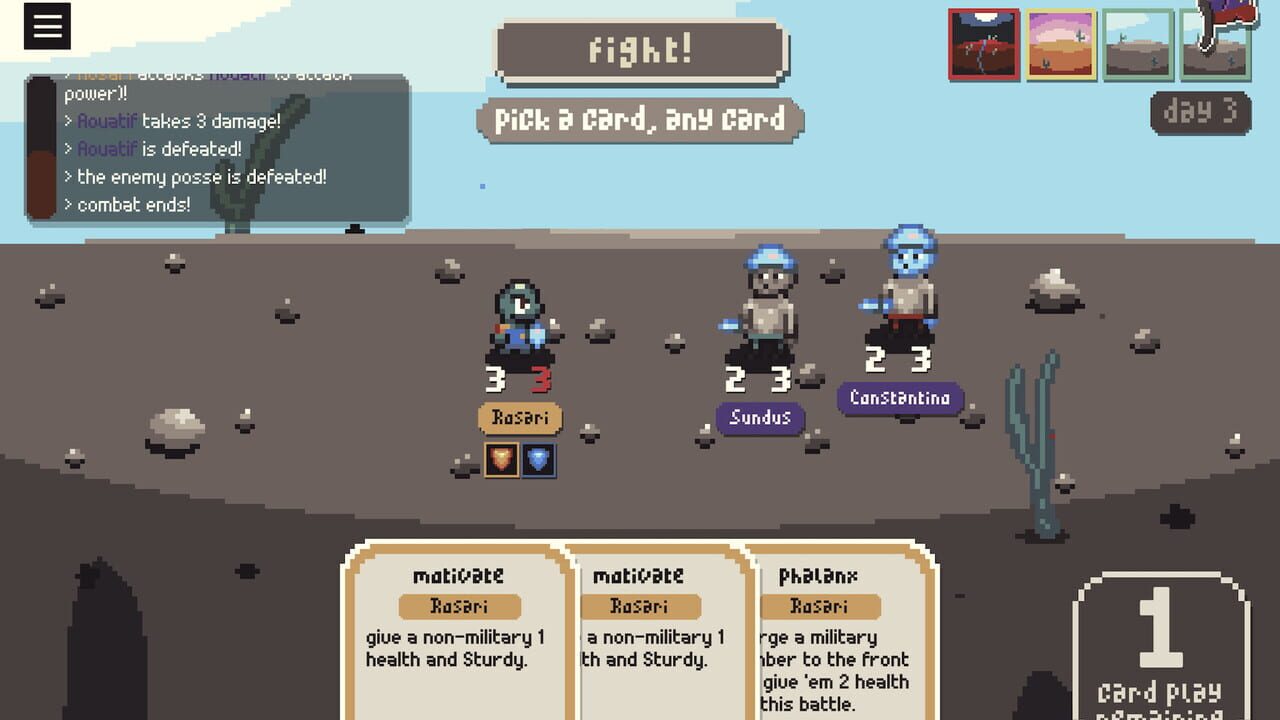1280x720 pixels.
Task: Open the hamburger menu
Action: [x=45, y=27]
